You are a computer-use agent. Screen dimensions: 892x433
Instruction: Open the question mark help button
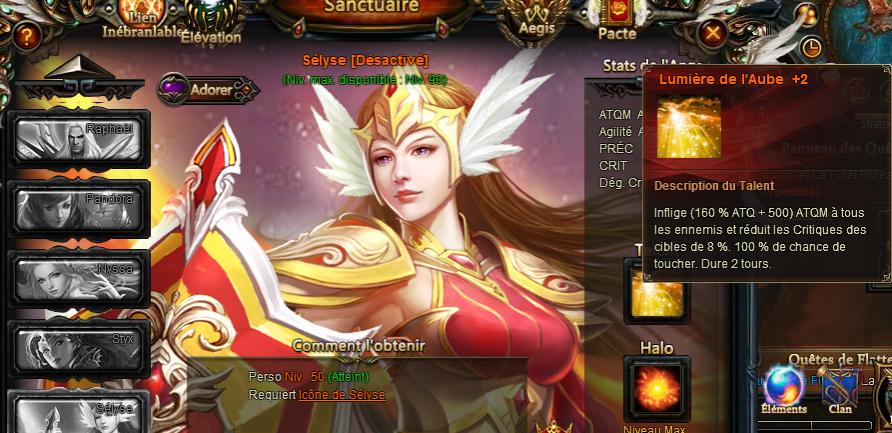coord(26,37)
